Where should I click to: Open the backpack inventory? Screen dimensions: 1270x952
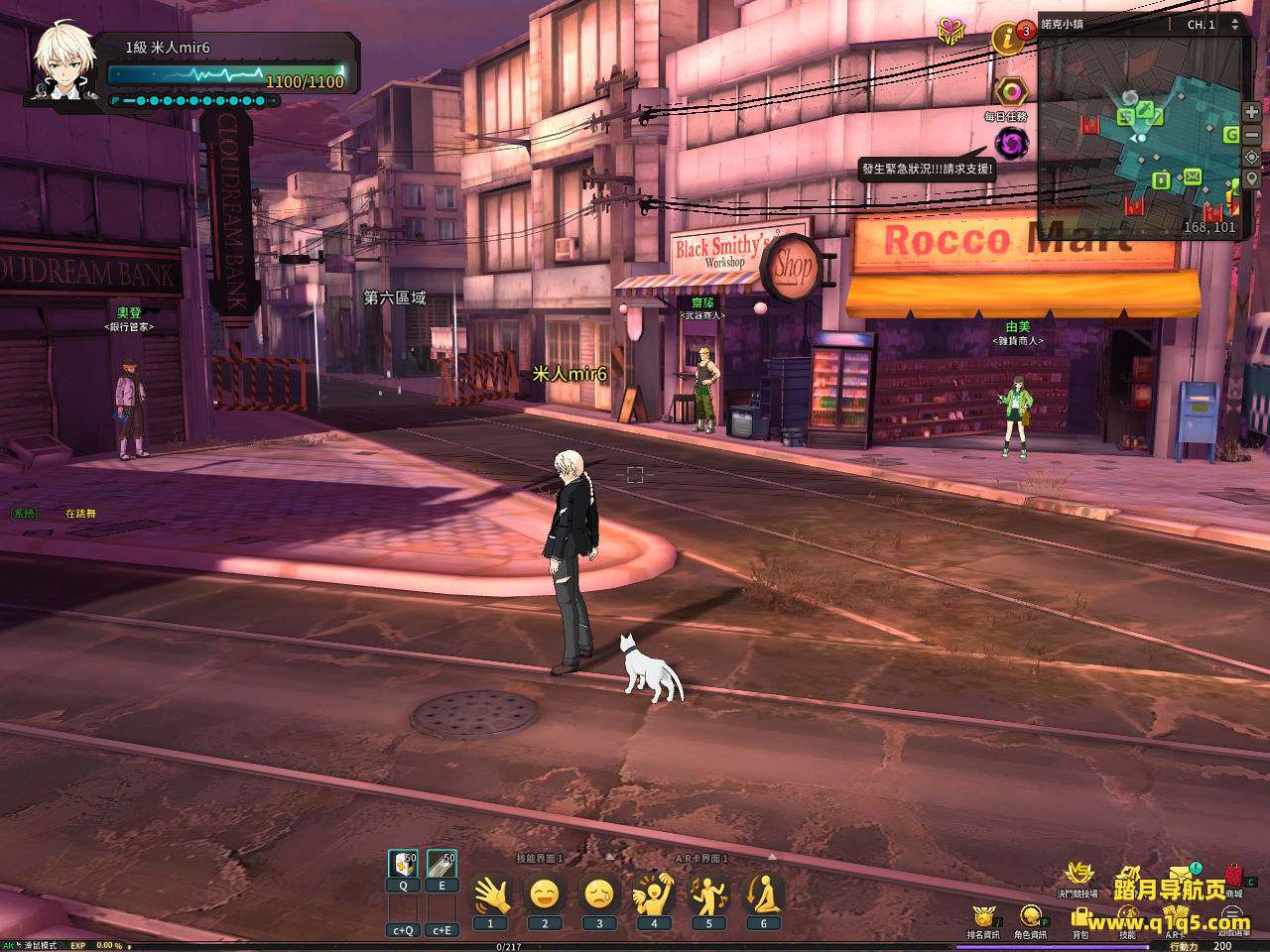(x=1079, y=916)
